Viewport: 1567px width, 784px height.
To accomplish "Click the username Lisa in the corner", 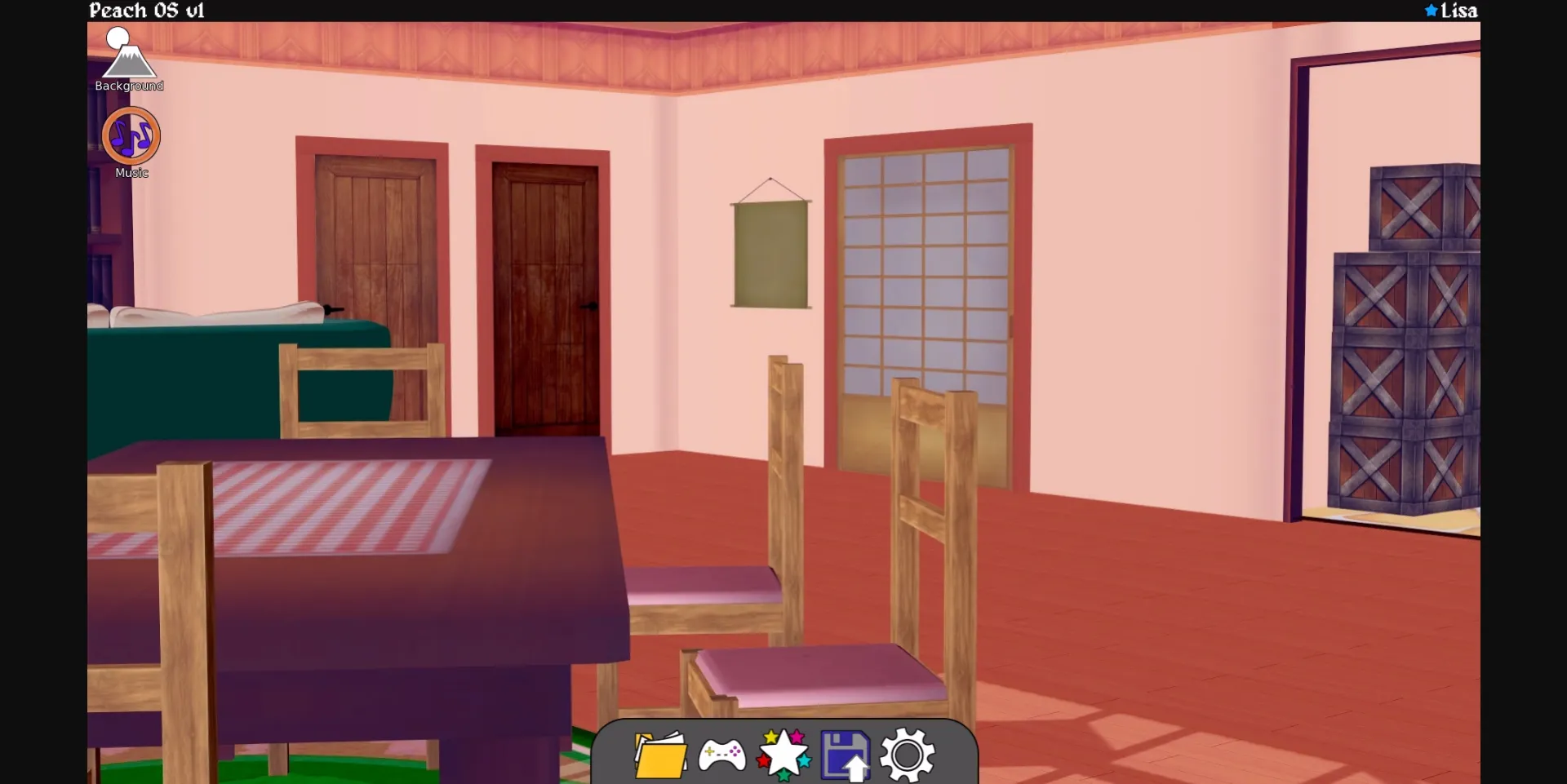I will tap(1459, 11).
